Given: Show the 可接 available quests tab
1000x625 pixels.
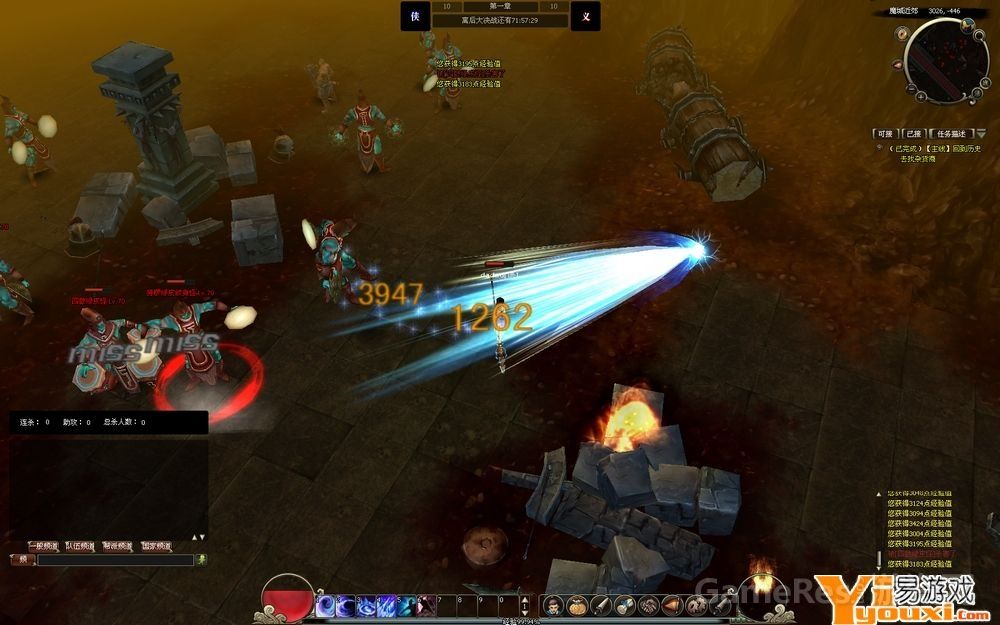Looking at the screenshot, I should click(883, 133).
